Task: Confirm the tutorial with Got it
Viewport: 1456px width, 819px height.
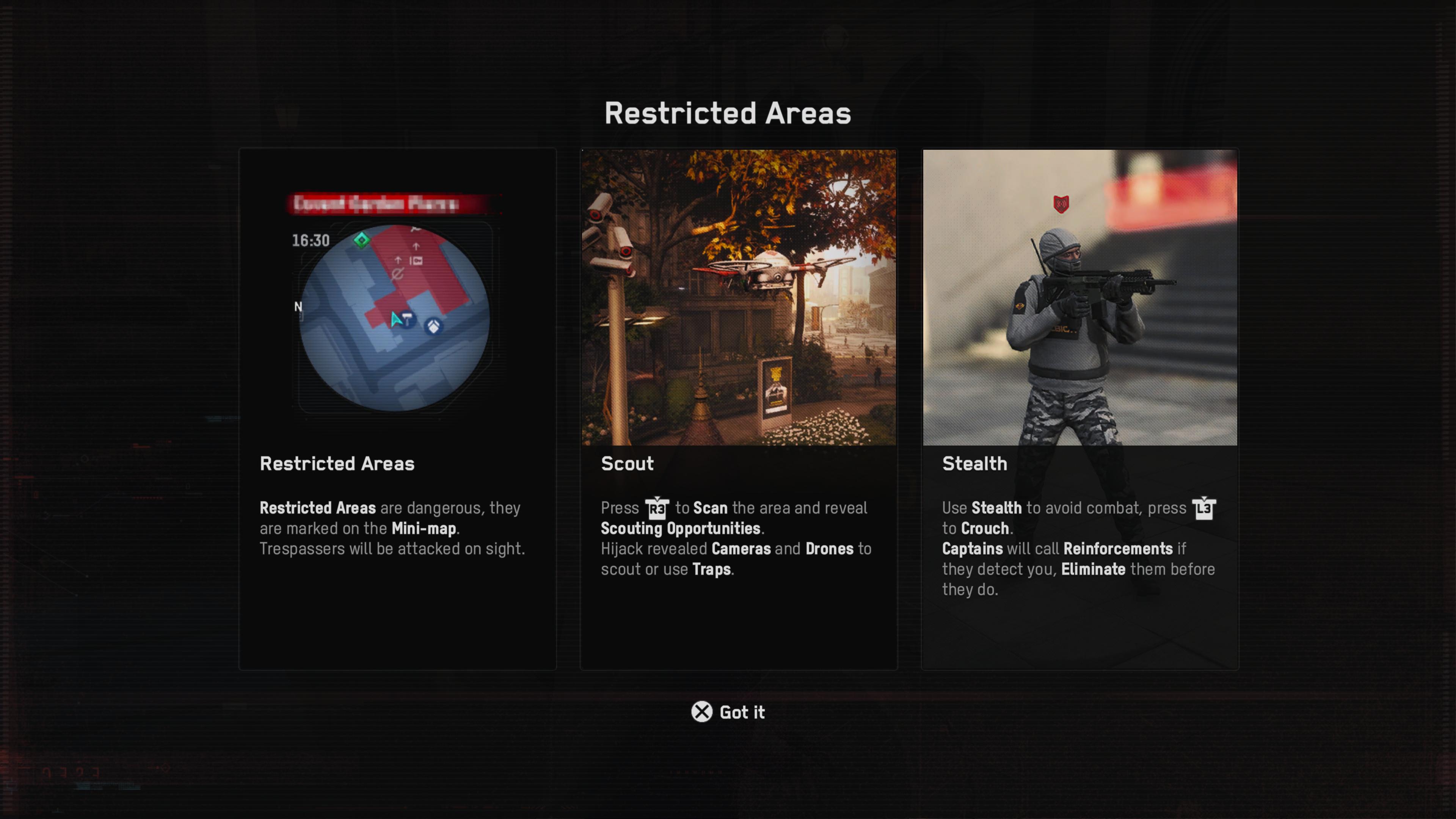Action: (x=728, y=712)
